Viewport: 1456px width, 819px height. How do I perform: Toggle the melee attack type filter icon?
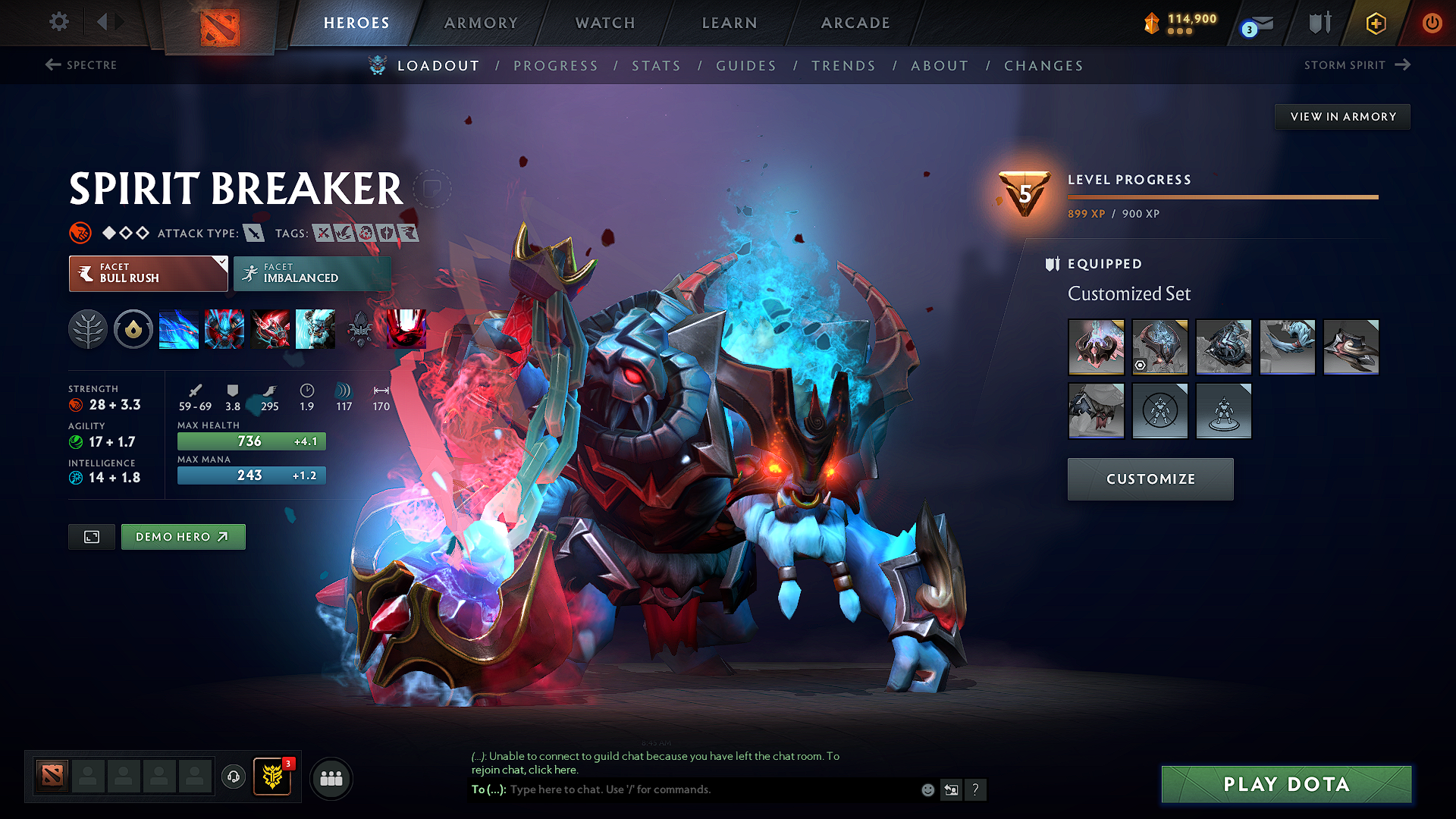(x=253, y=233)
